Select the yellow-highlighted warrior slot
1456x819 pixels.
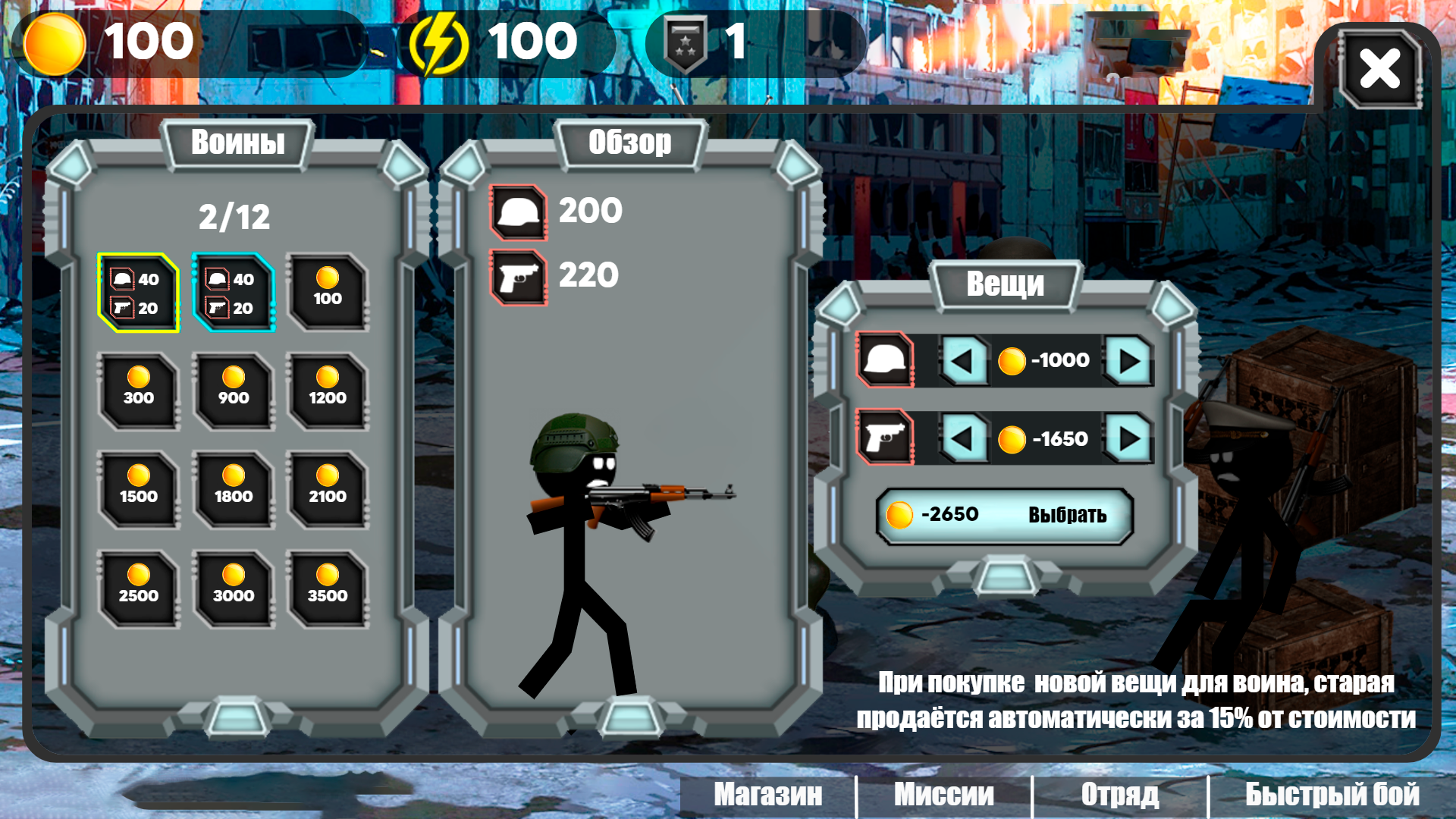(139, 293)
